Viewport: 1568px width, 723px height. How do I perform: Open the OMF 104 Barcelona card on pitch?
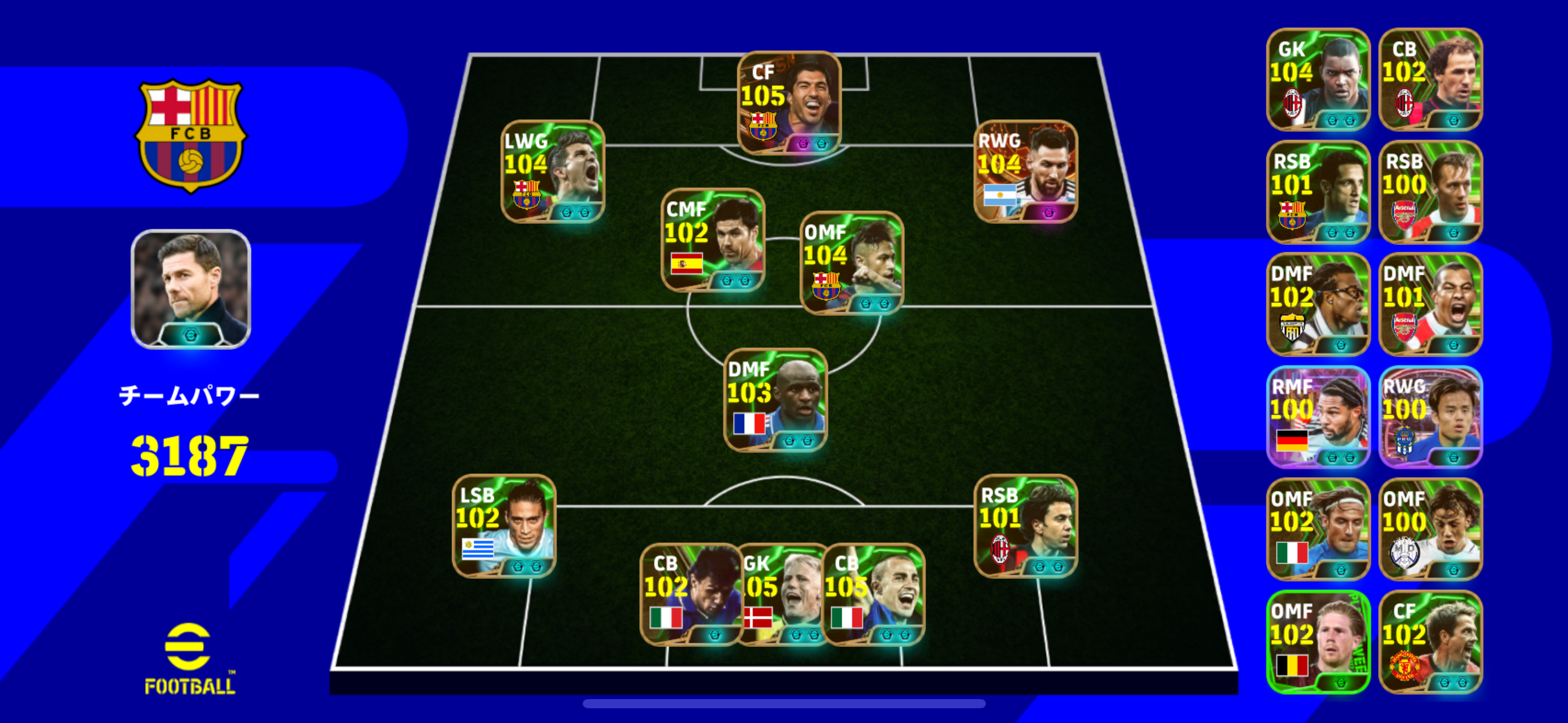(851, 263)
